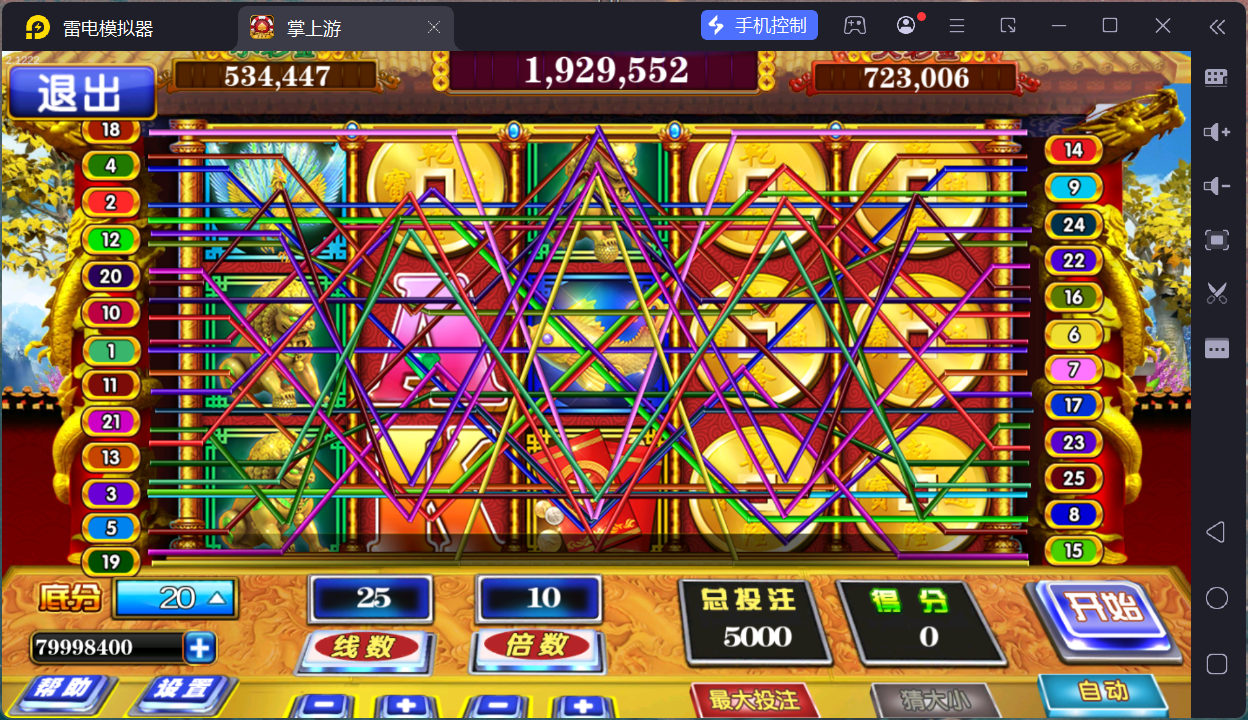This screenshot has width=1248, height=720.
Task: Start the spin with 开始 button
Action: [x=1101, y=609]
